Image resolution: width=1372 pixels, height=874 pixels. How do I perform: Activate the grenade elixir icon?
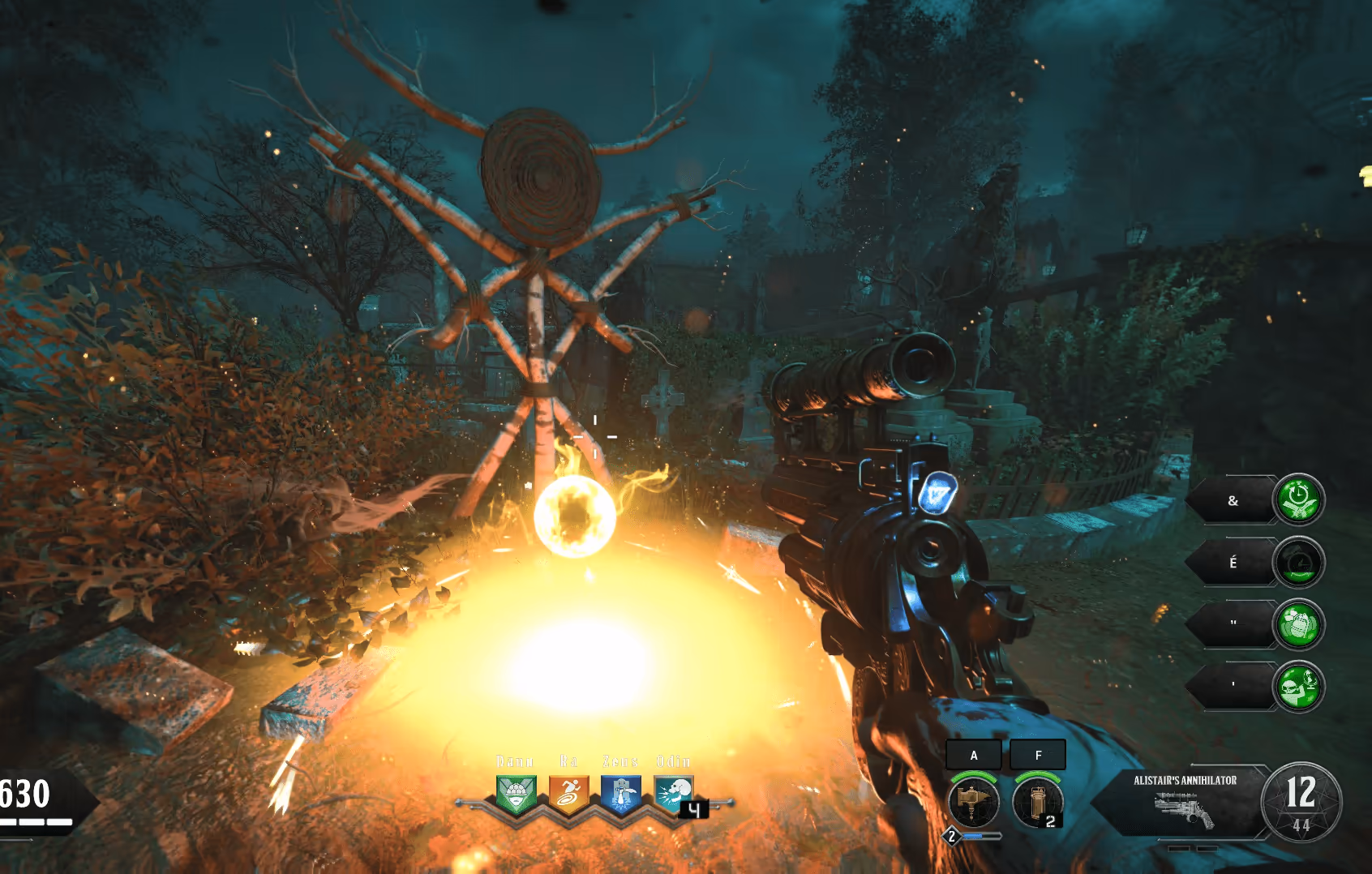(1298, 624)
